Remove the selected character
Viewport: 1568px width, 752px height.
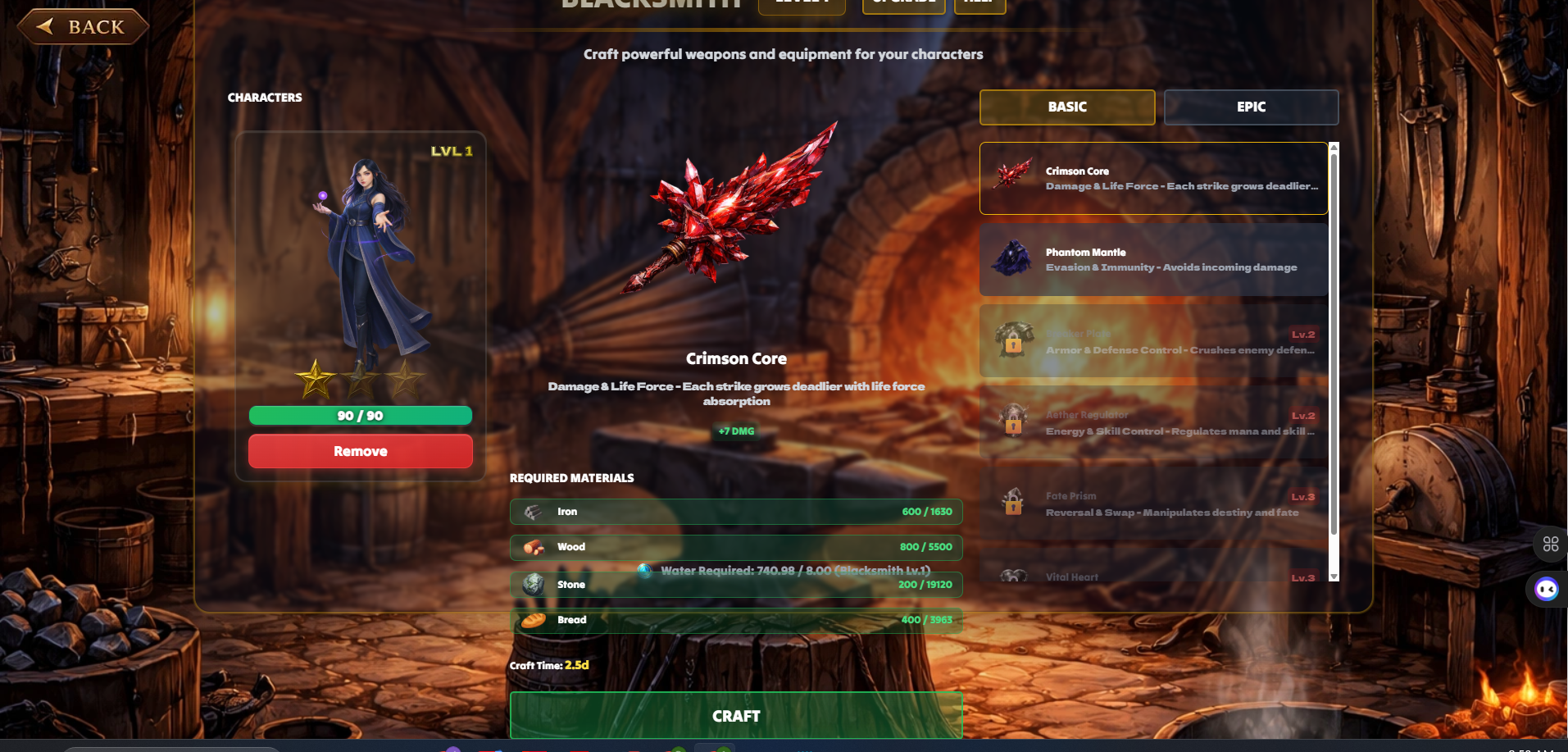tap(360, 451)
